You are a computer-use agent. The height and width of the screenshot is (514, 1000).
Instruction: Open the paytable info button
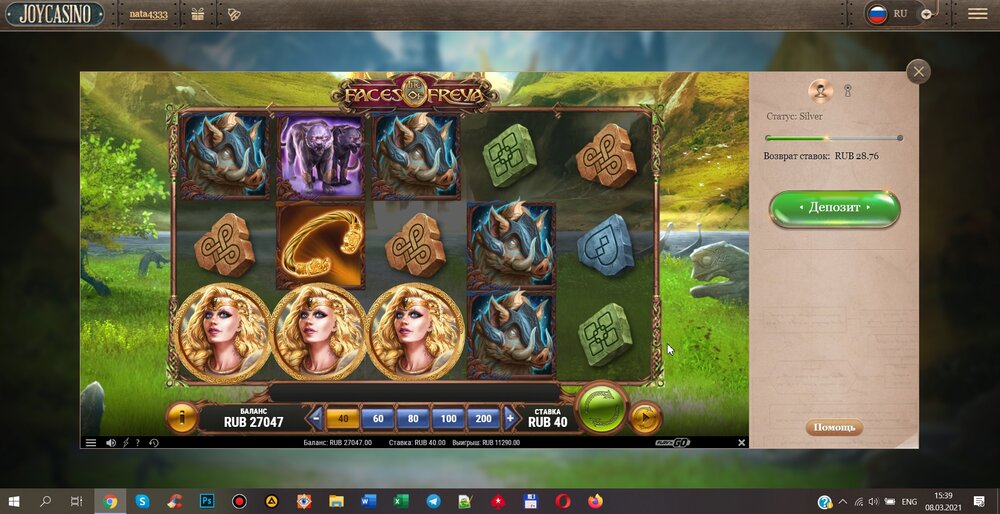pyautogui.click(x=181, y=418)
